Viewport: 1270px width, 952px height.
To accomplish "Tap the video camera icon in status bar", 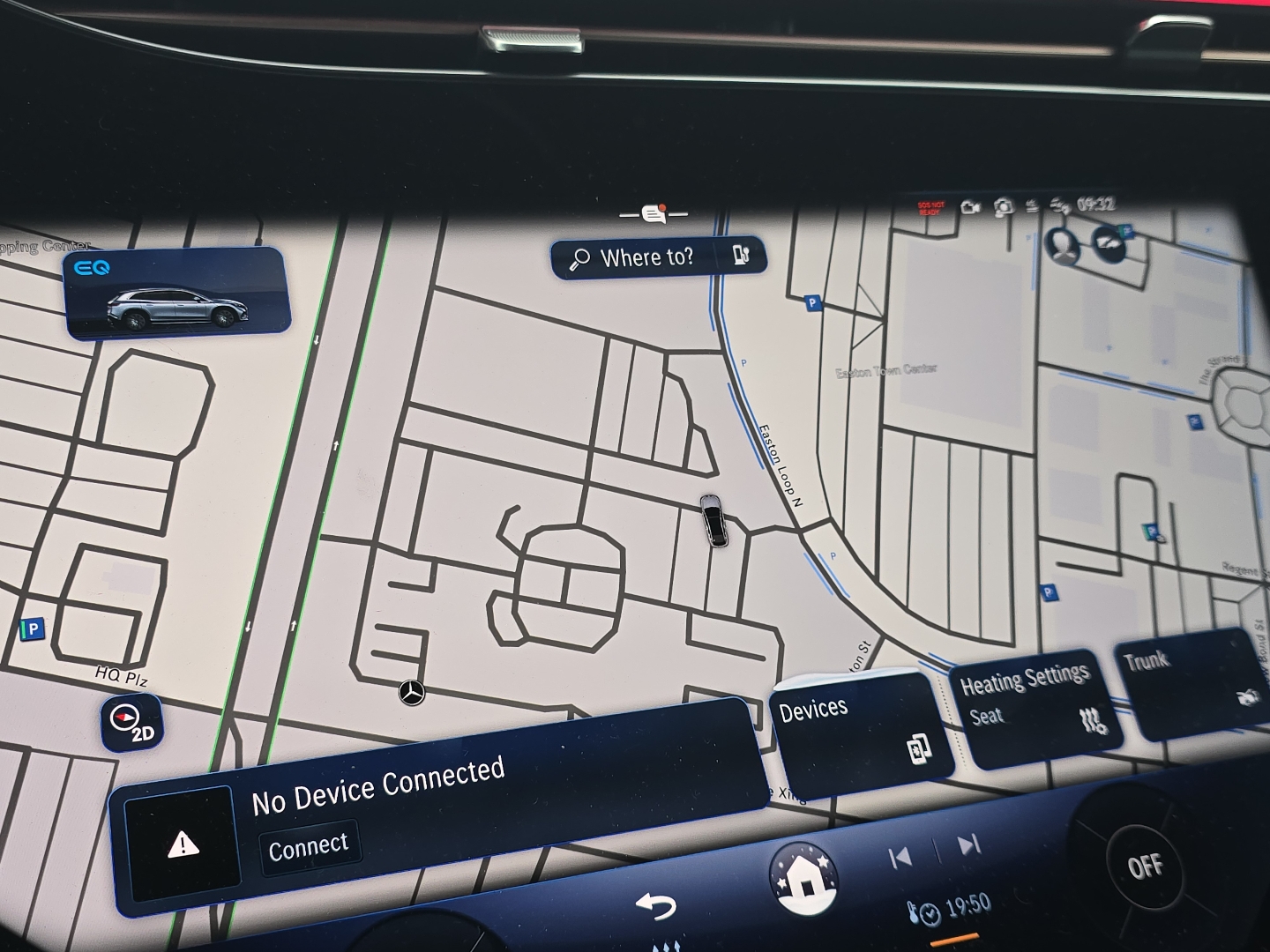I will click(971, 205).
